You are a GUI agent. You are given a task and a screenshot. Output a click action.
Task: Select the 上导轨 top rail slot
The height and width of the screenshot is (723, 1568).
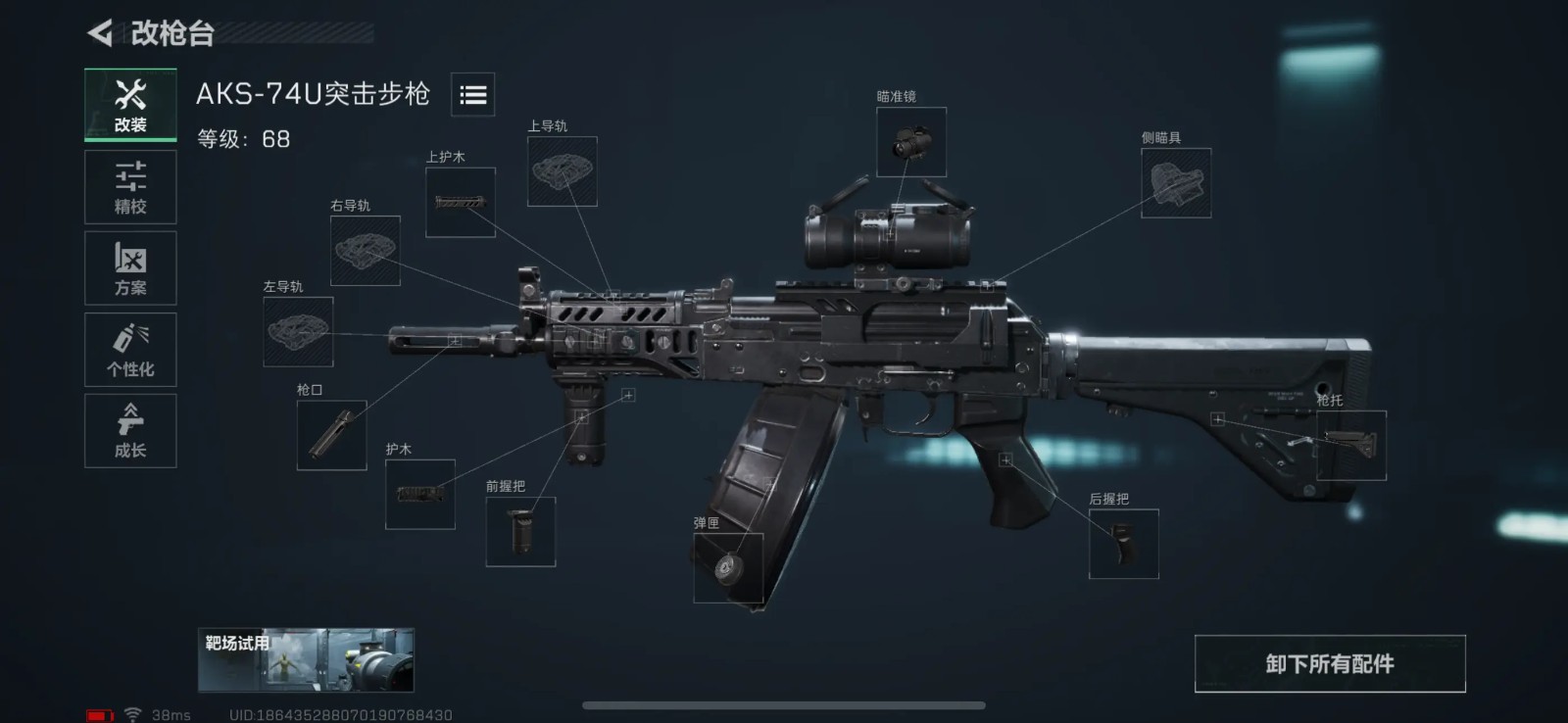pyautogui.click(x=562, y=171)
